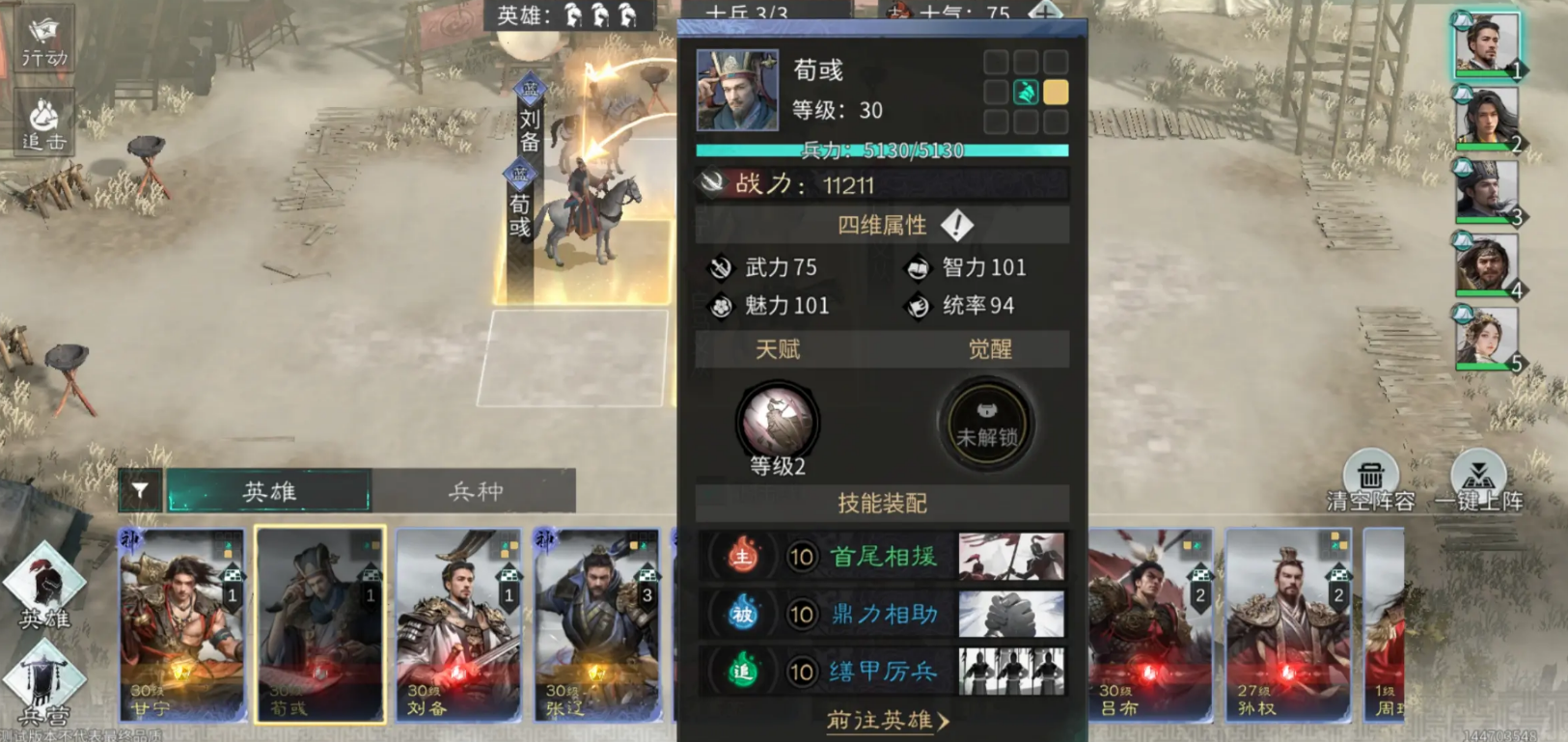
Task: Select the 吕布 hero card
Action: coord(1148,627)
